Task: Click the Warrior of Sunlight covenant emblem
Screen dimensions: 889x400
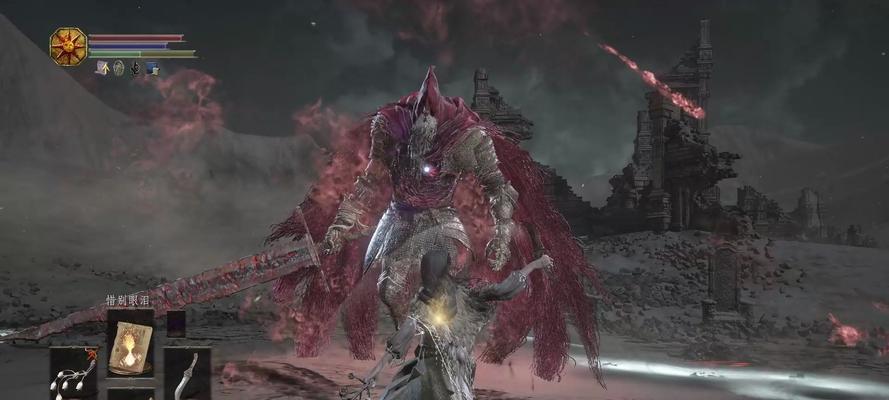Action: tap(68, 46)
